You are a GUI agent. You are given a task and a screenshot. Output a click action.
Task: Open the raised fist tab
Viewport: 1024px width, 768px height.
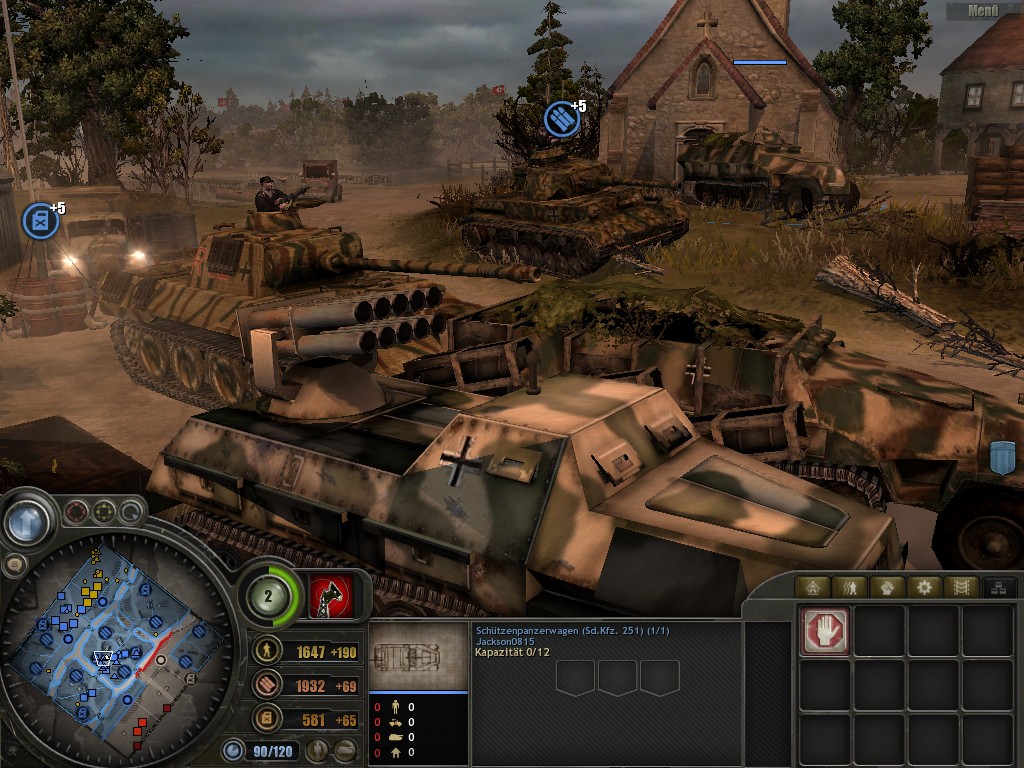[886, 587]
